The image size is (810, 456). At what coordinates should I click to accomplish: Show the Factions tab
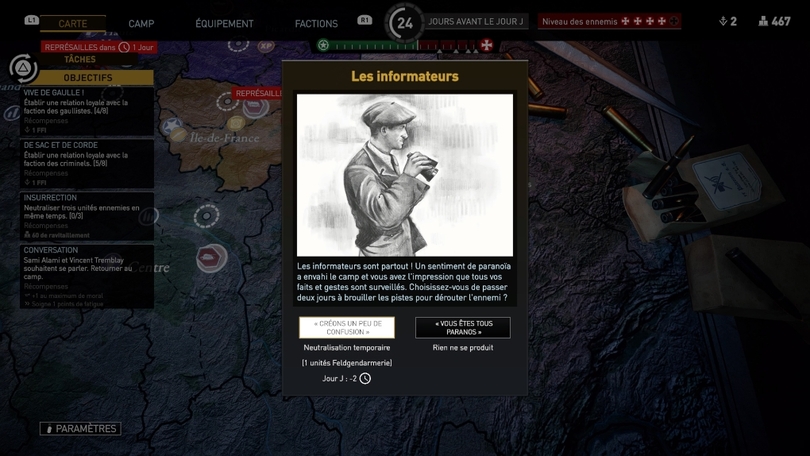(316, 24)
